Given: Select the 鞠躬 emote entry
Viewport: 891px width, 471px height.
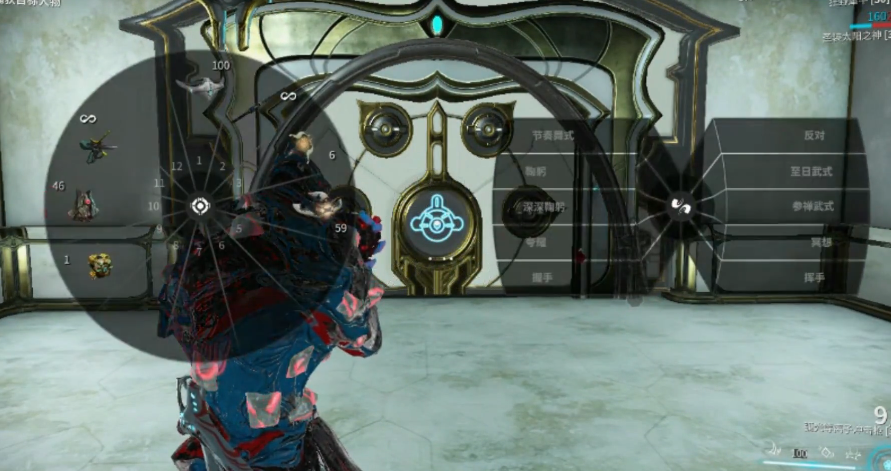Looking at the screenshot, I should coord(536,171).
